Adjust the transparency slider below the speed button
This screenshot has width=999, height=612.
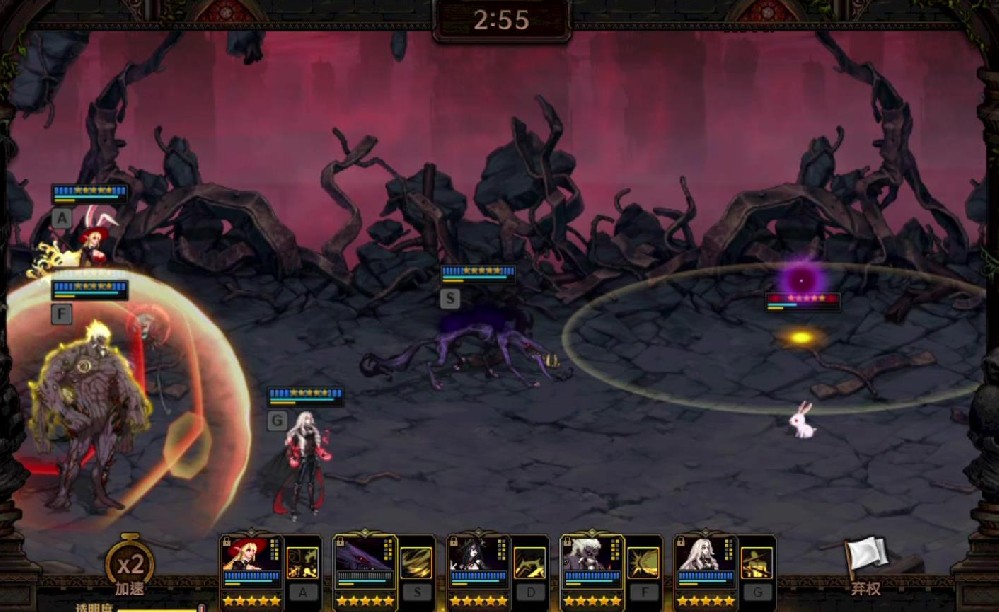pyautogui.click(x=160, y=607)
